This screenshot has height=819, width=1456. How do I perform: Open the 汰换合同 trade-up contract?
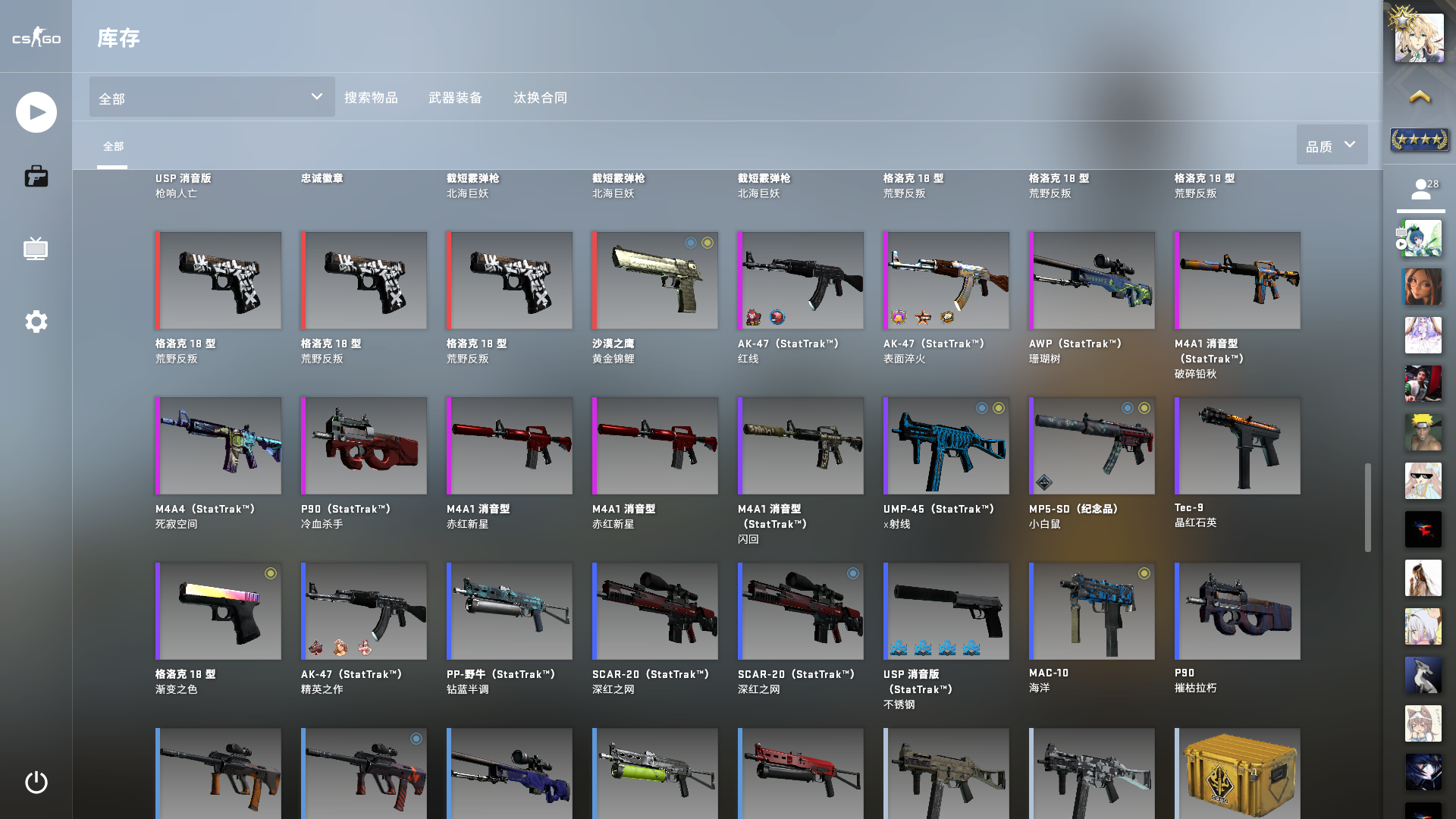pos(540,97)
